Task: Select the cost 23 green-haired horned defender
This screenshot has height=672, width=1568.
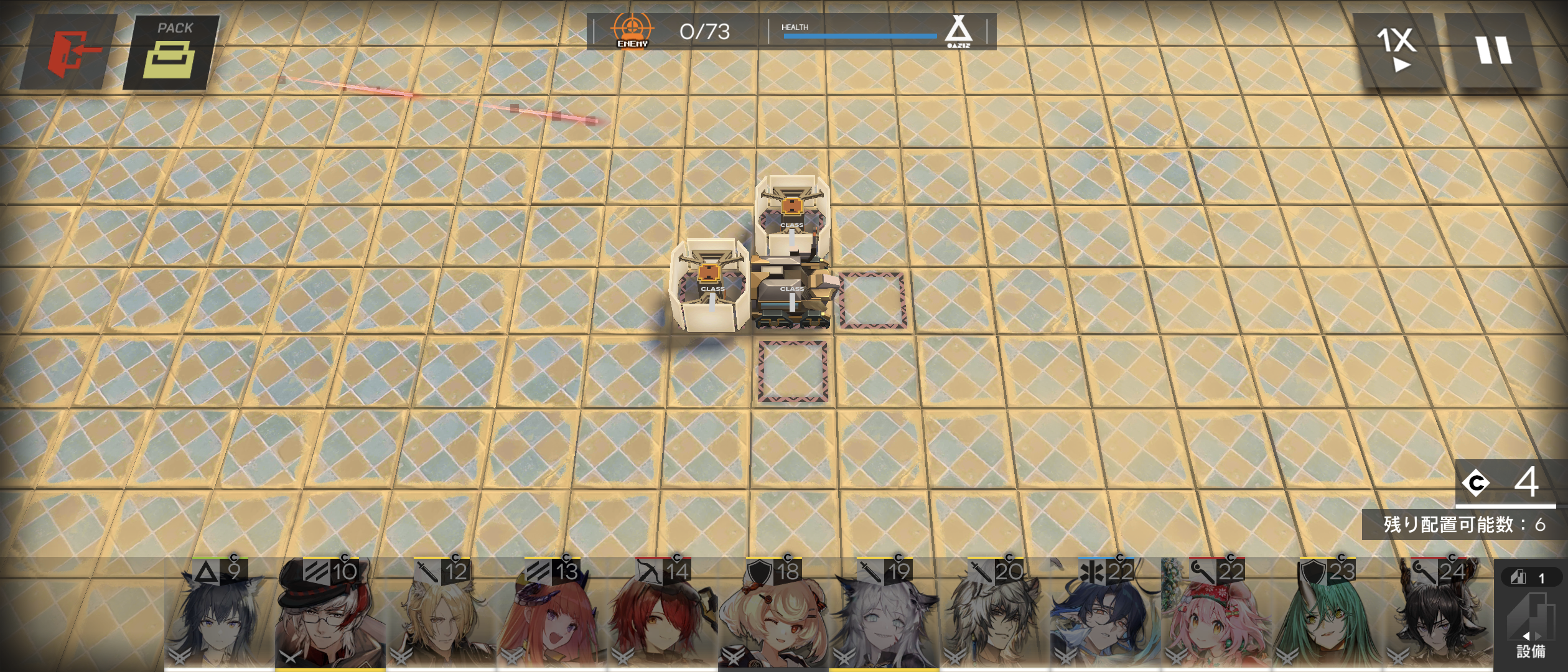Action: pyautogui.click(x=1327, y=616)
